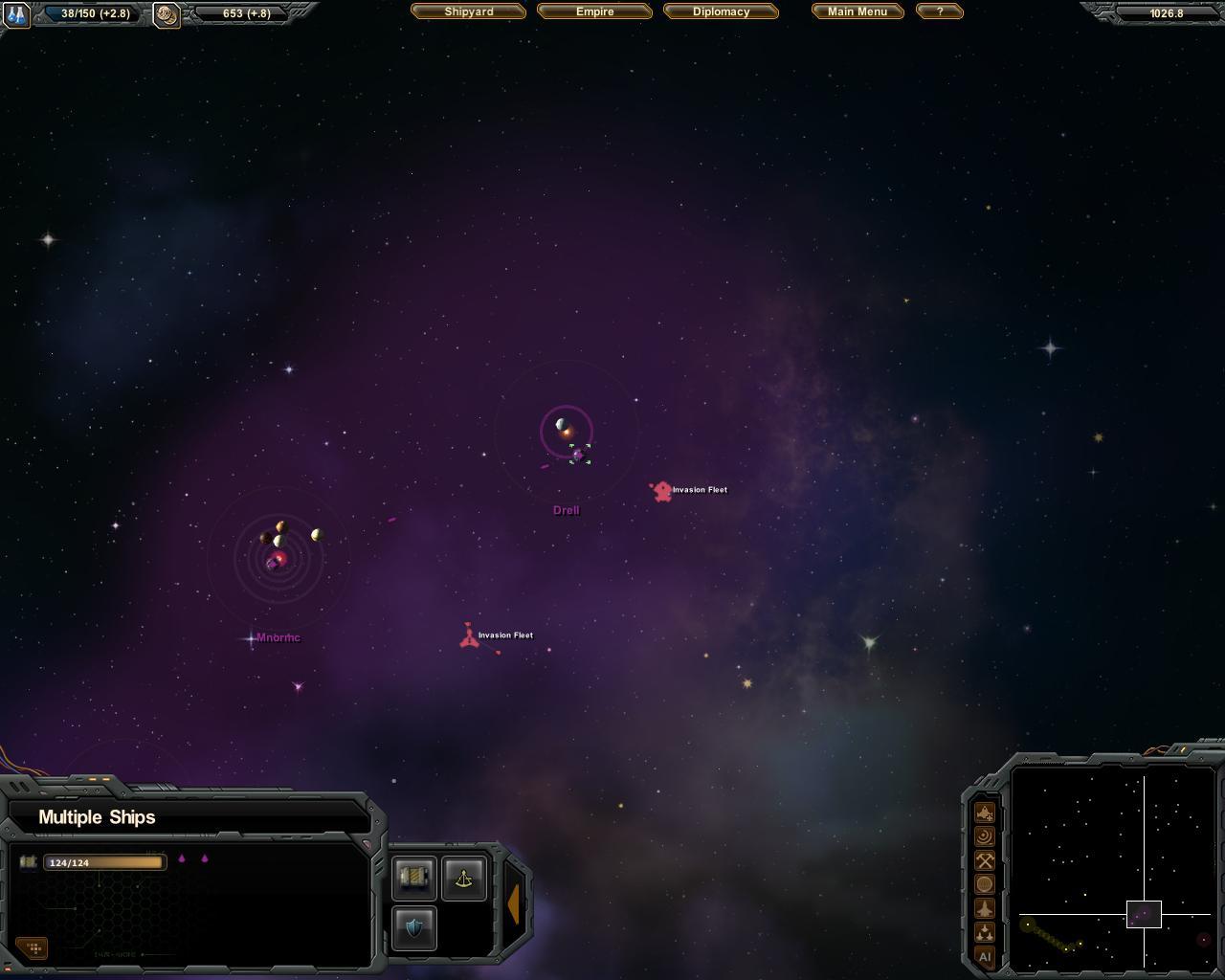Open the Main Menu
This screenshot has height=980, width=1225.
click(x=857, y=11)
